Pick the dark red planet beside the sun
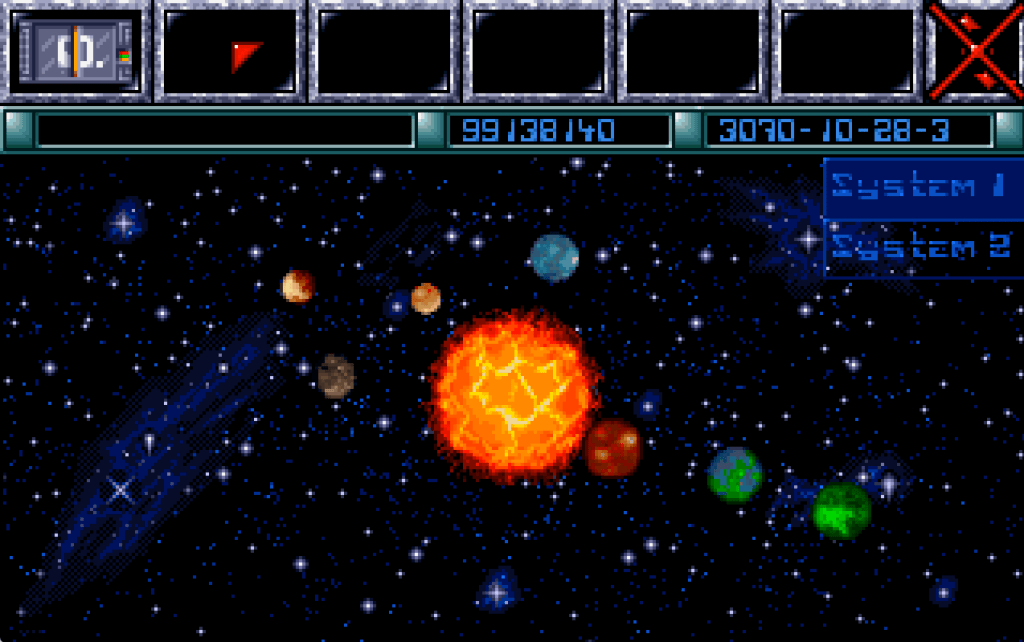The height and width of the screenshot is (642, 1024). [x=613, y=448]
